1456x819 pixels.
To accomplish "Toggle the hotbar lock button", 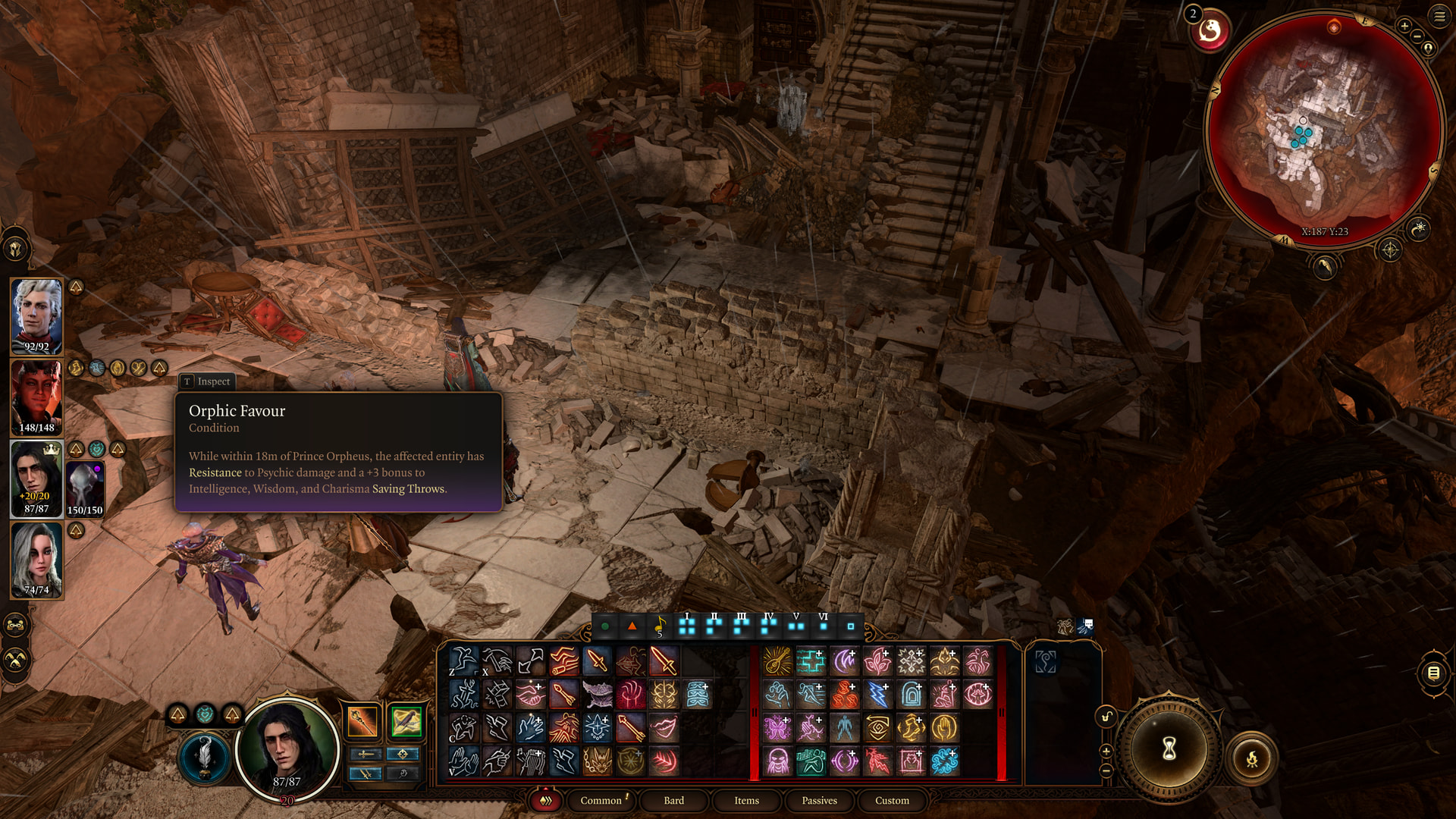I will point(1106,717).
